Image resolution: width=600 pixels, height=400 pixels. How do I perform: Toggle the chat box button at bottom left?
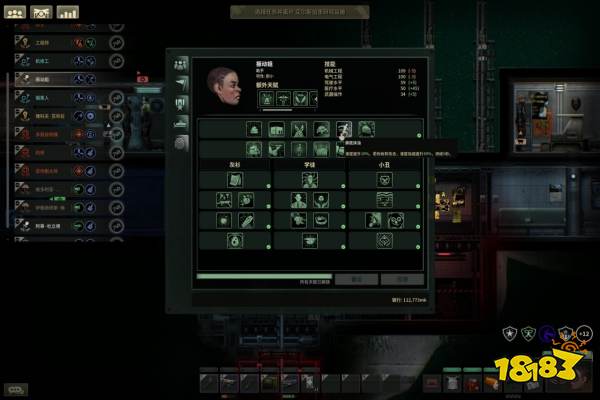point(16,389)
